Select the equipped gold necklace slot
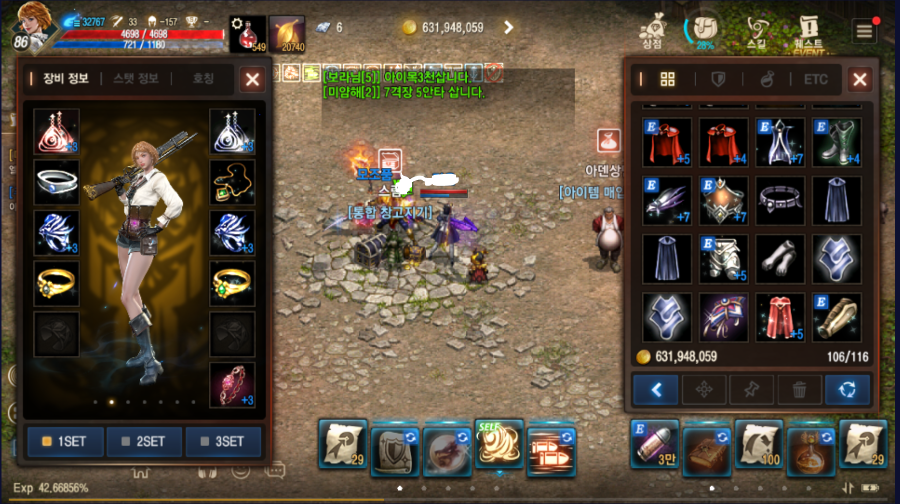The width and height of the screenshot is (900, 504). click(x=232, y=183)
